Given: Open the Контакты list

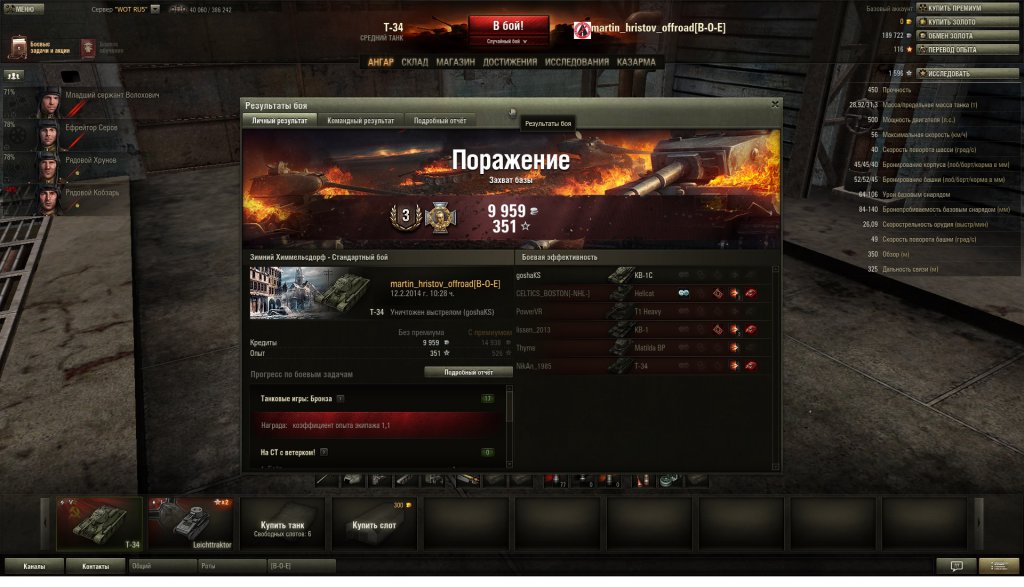Looking at the screenshot, I should tap(95, 566).
